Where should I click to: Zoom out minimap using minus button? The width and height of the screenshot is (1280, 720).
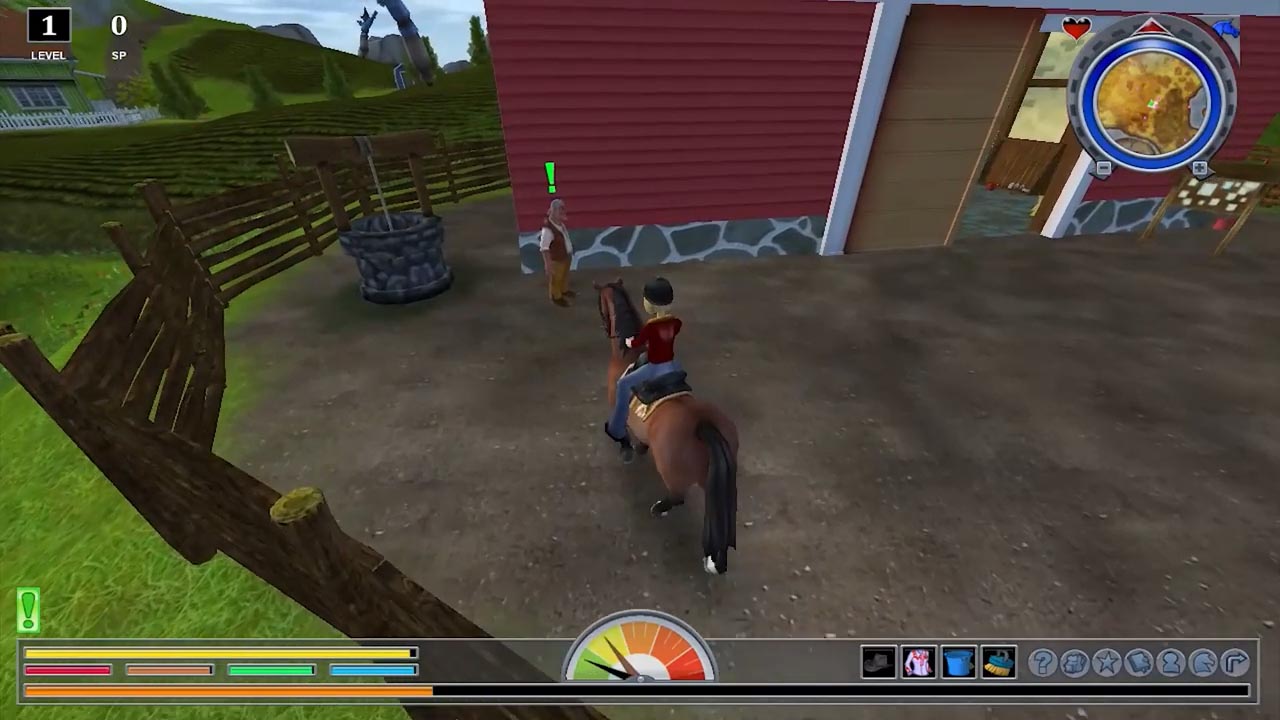tap(1102, 168)
